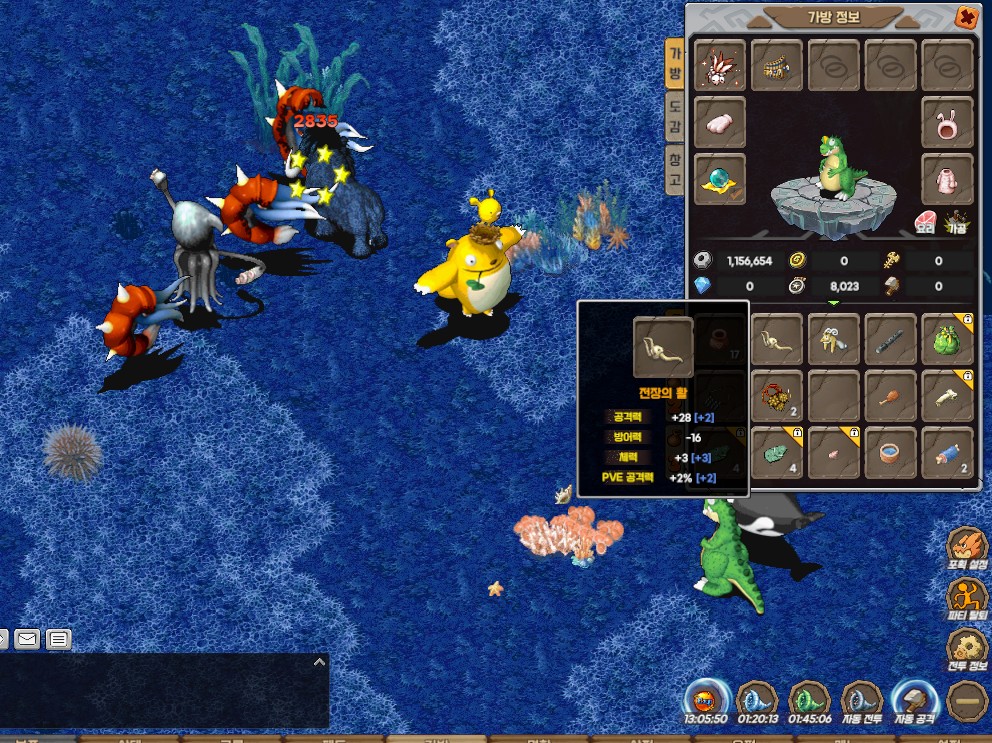Open the 요리 cooking button
992x743 pixels.
[x=925, y=222]
